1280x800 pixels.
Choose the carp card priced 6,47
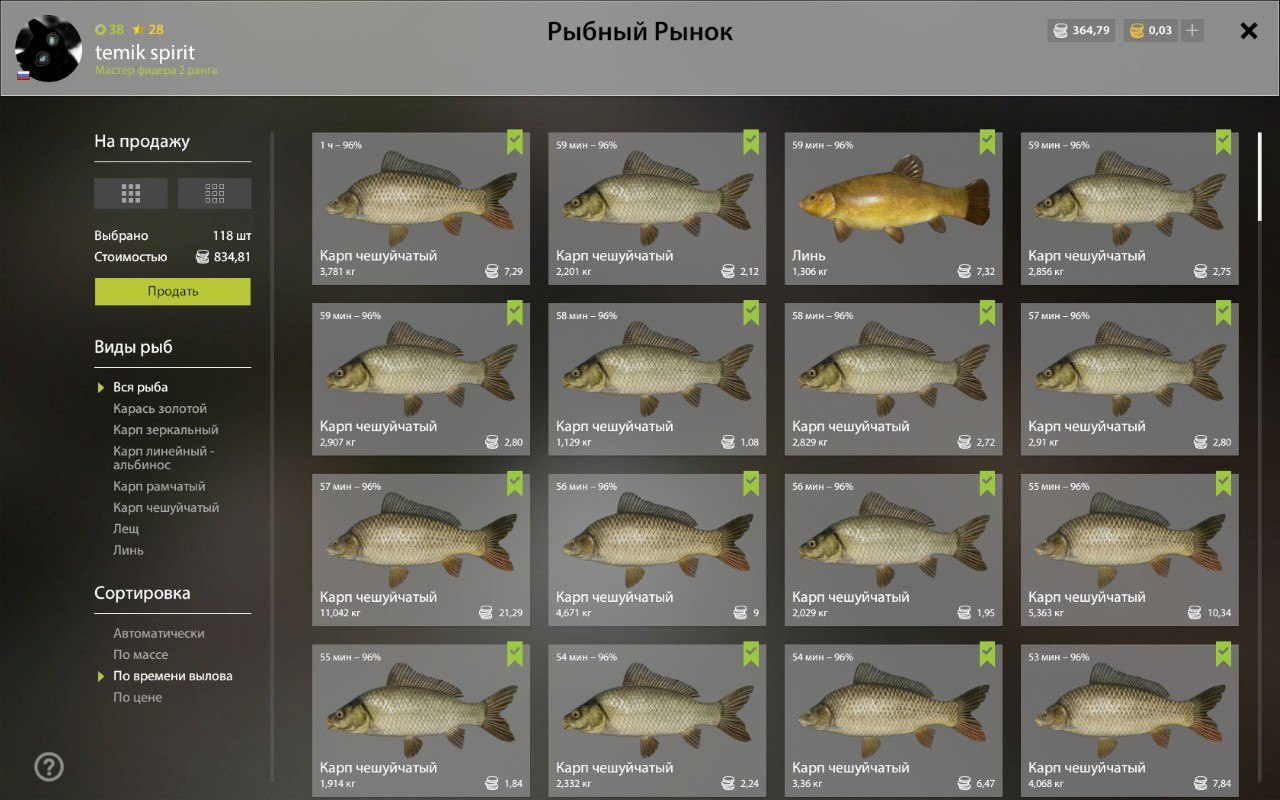893,720
